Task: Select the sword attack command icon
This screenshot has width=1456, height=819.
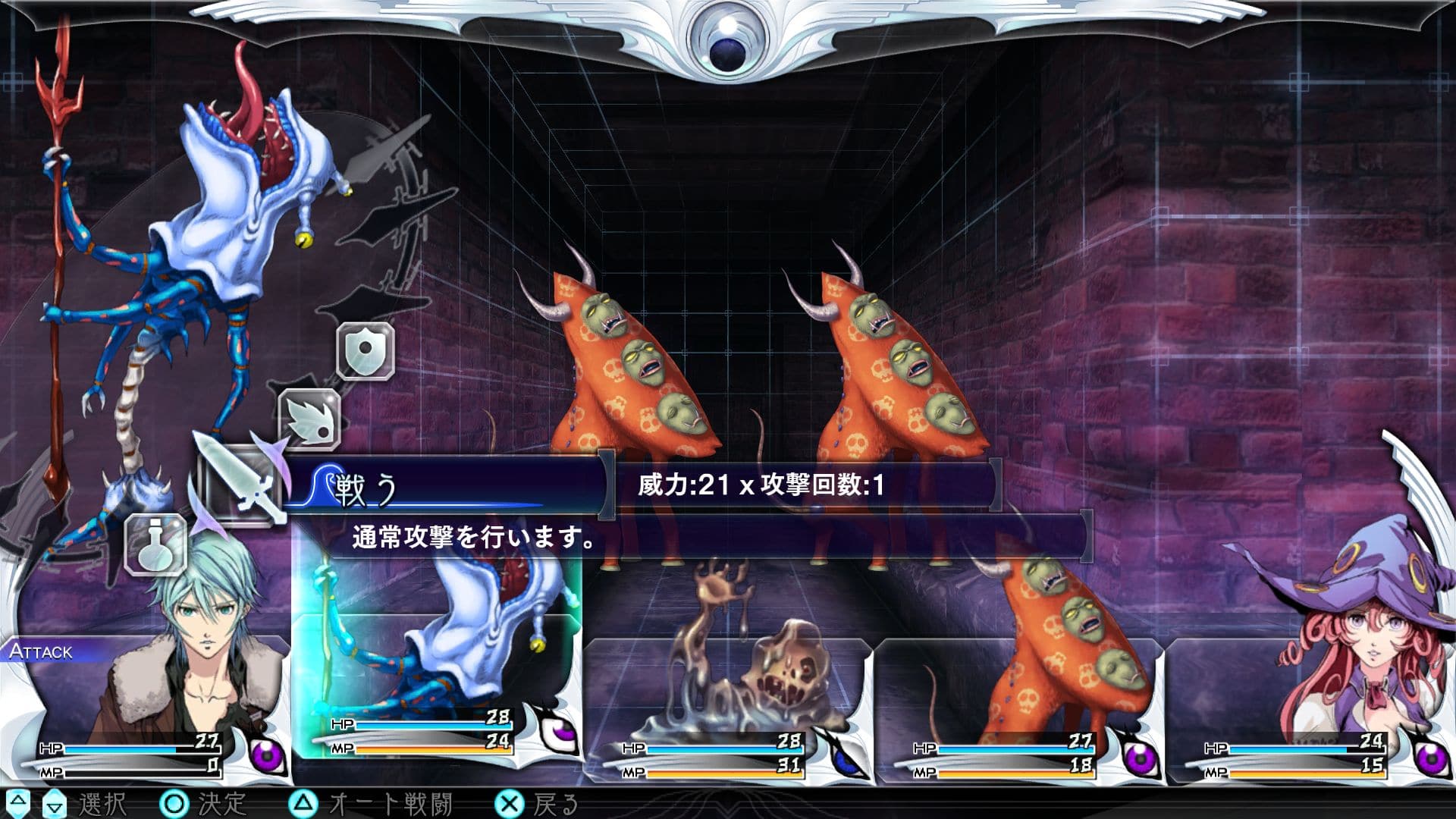Action: pos(237,484)
